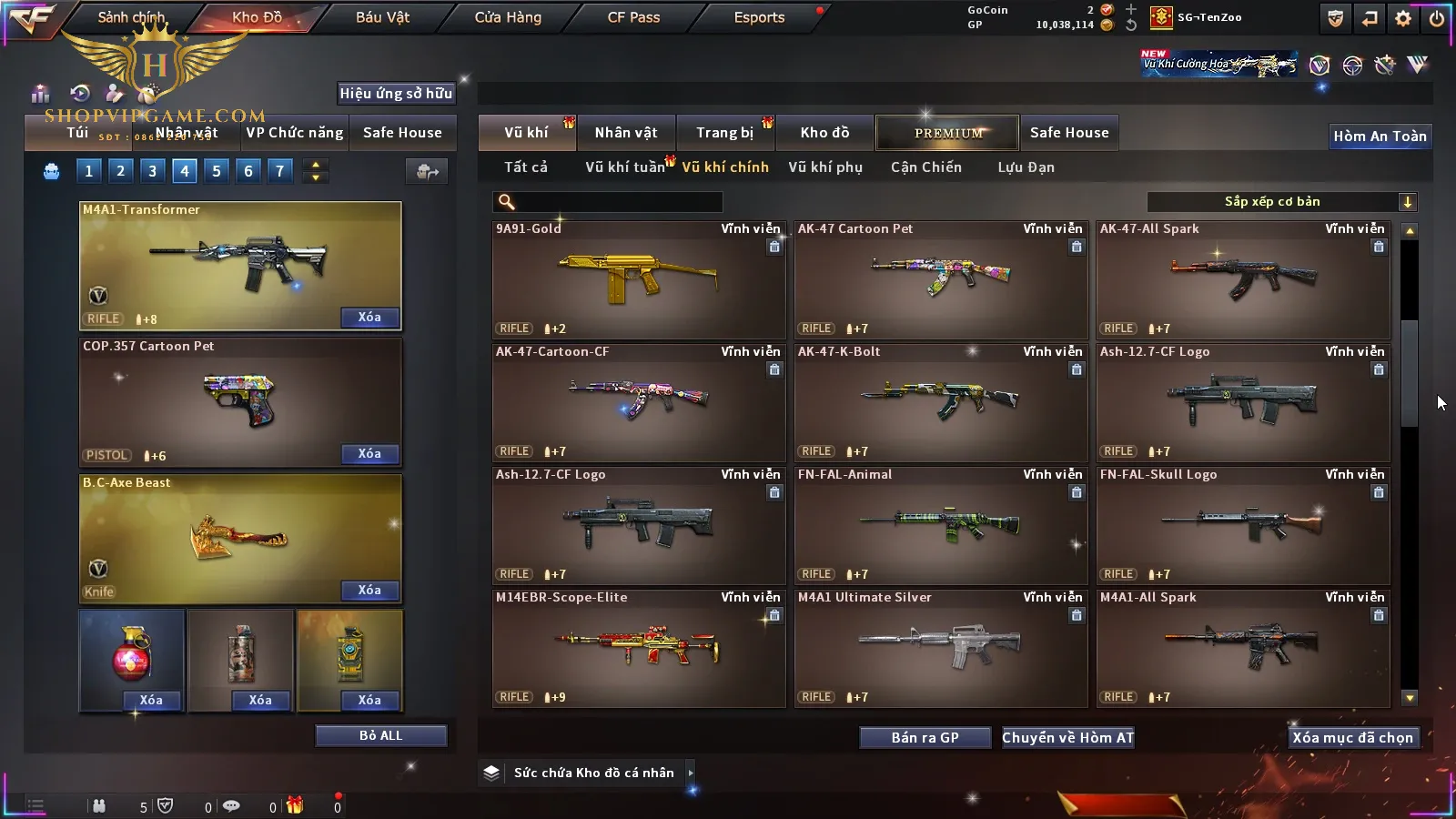Pick the M14EBR-Scope-Elite weapon card

638,648
